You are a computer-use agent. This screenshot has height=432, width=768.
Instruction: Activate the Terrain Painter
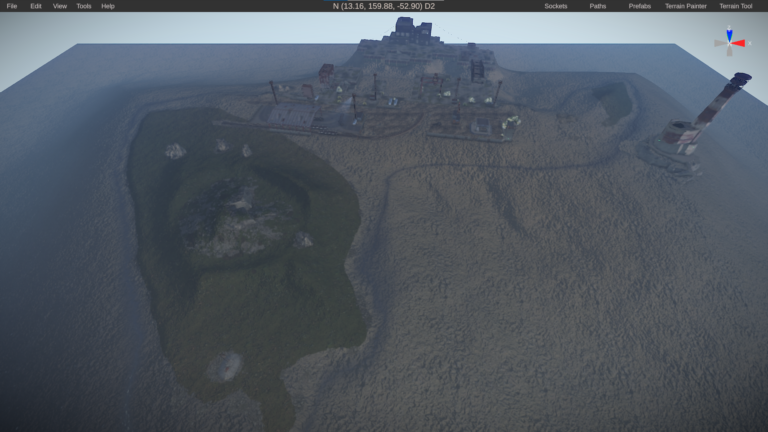point(686,6)
